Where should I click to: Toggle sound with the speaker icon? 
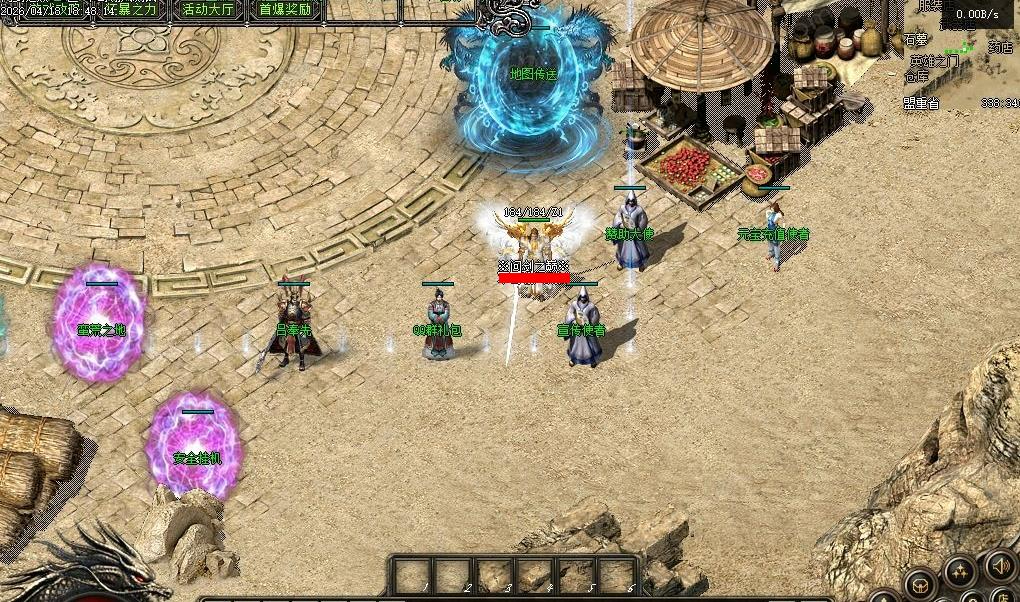tap(999, 567)
